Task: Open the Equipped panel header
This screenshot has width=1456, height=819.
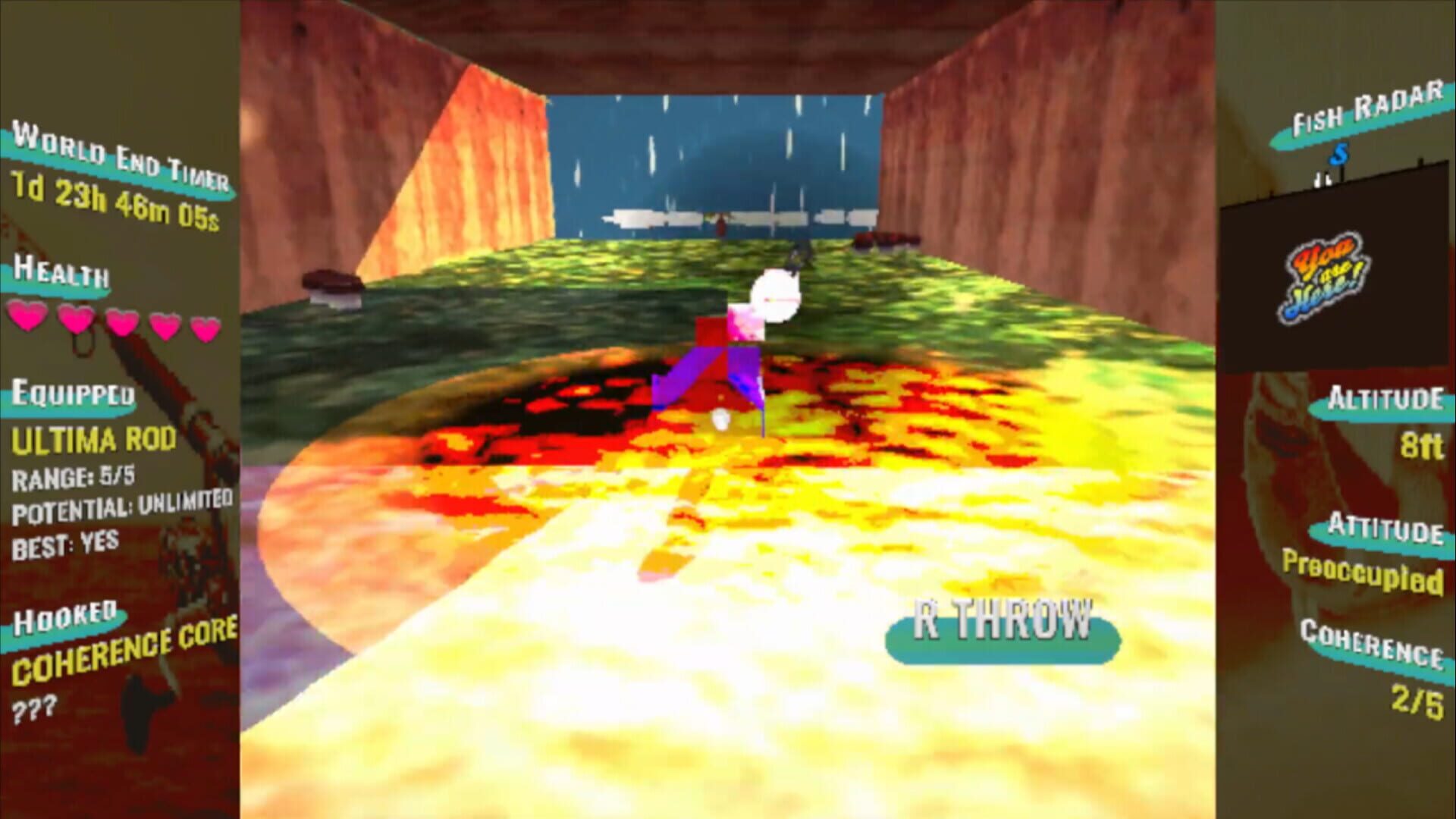Action: click(x=72, y=394)
